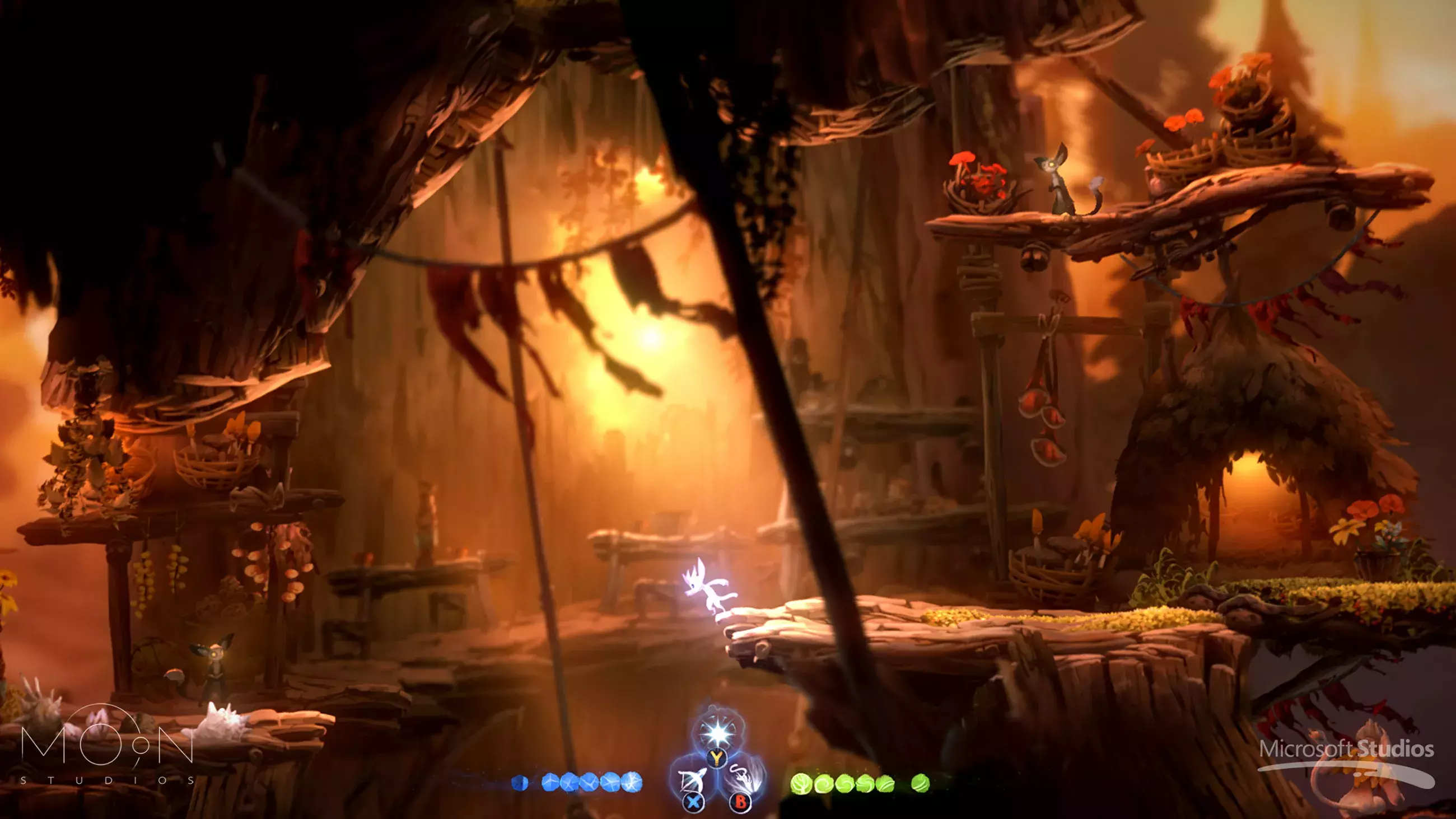Viewport: 1456px width, 819px height.
Task: Click the yellow Y button prompt
Action: pos(717,760)
